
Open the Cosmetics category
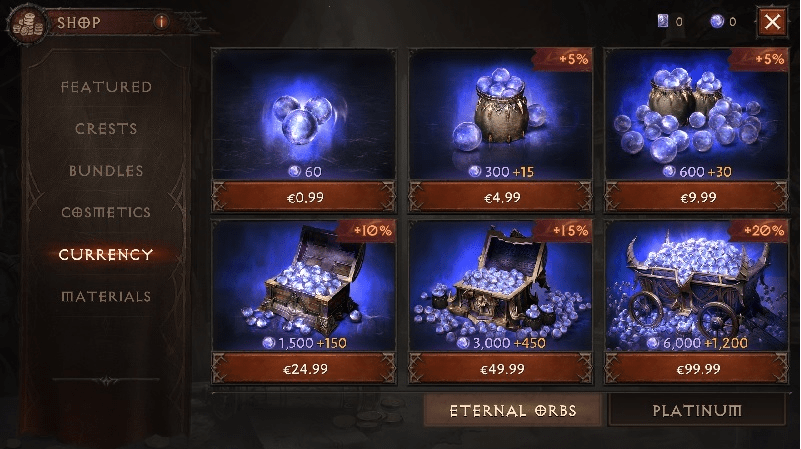pyautogui.click(x=106, y=213)
